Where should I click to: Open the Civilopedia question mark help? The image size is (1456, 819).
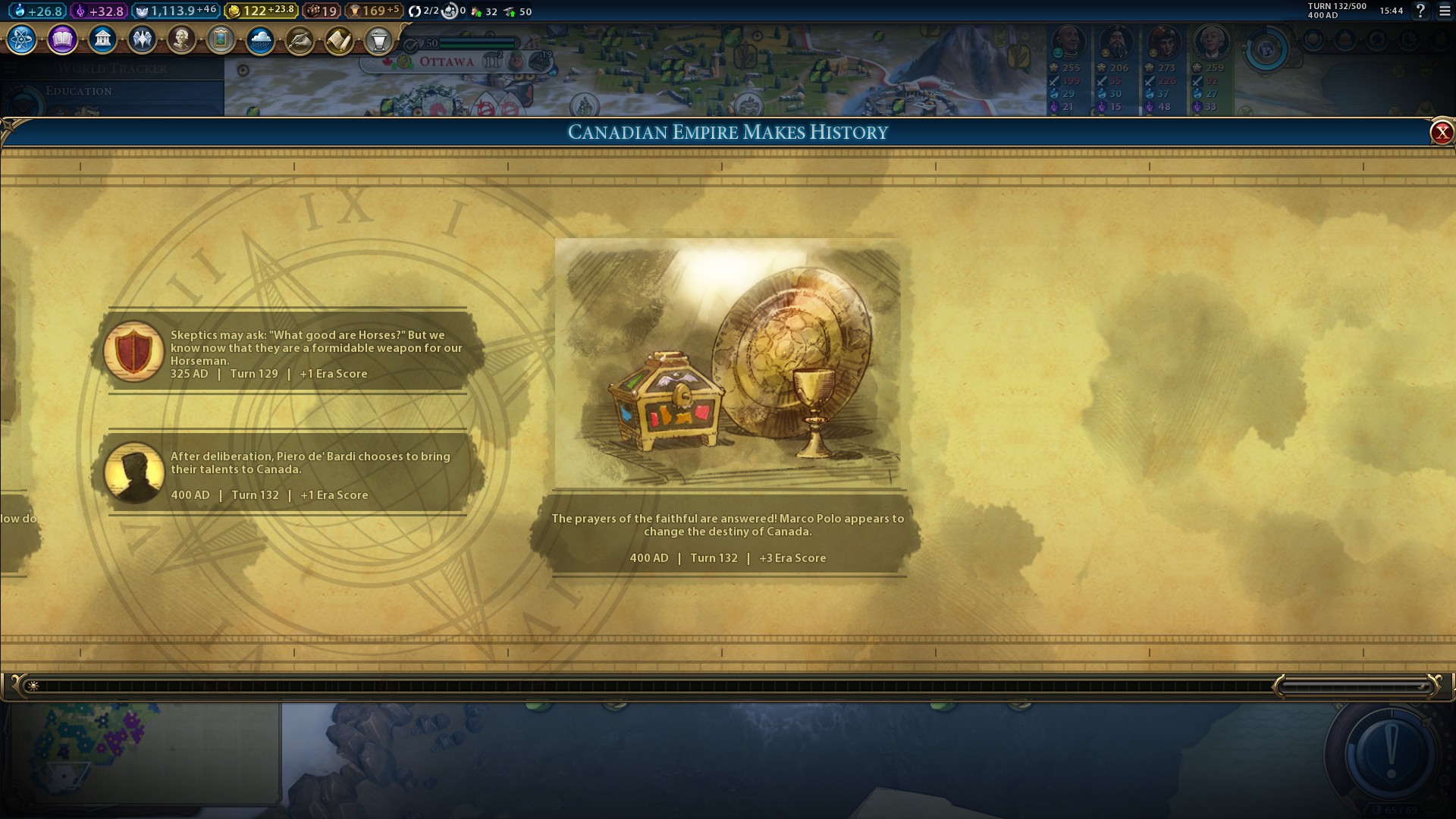1420,11
